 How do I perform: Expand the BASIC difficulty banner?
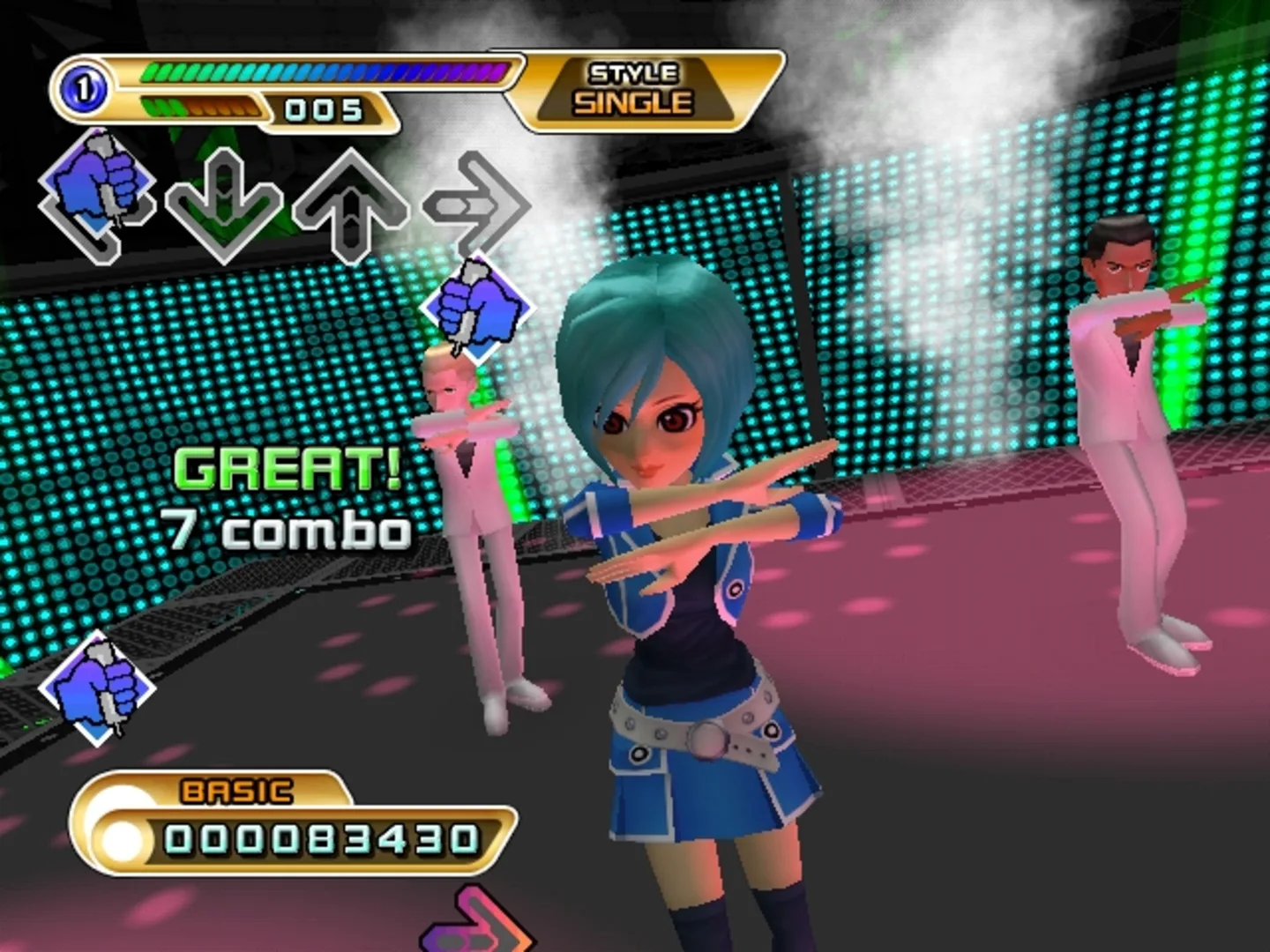point(236,791)
